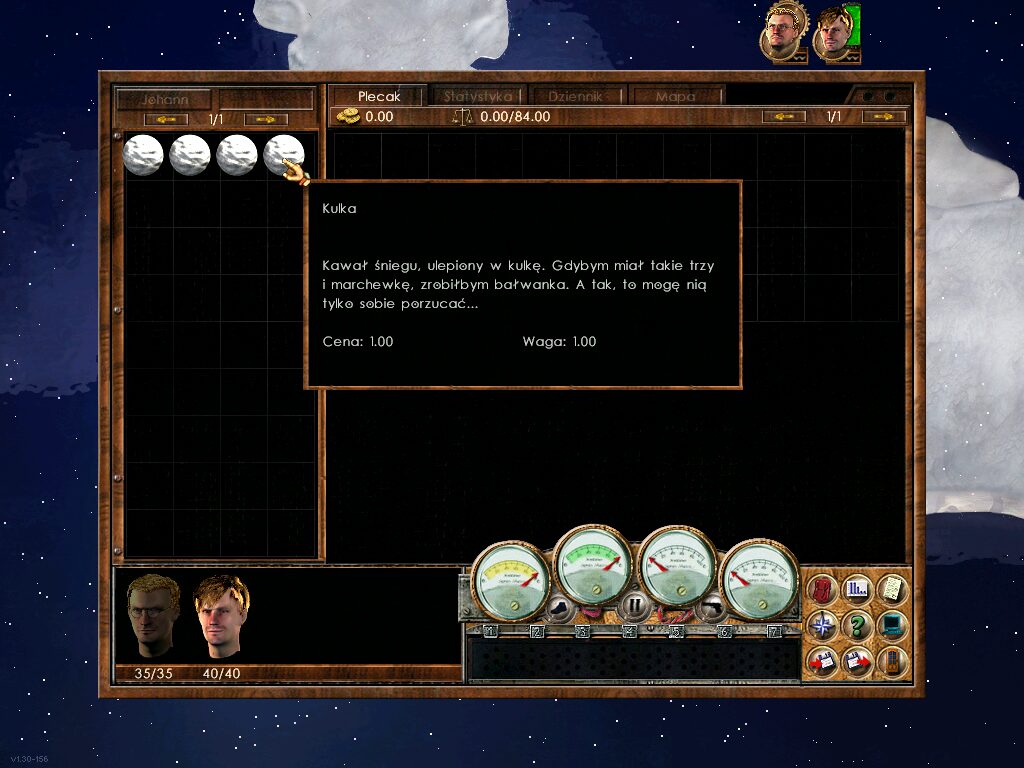The height and width of the screenshot is (768, 1024).
Task: Pick up the first snowball in the grid
Action: [143, 155]
